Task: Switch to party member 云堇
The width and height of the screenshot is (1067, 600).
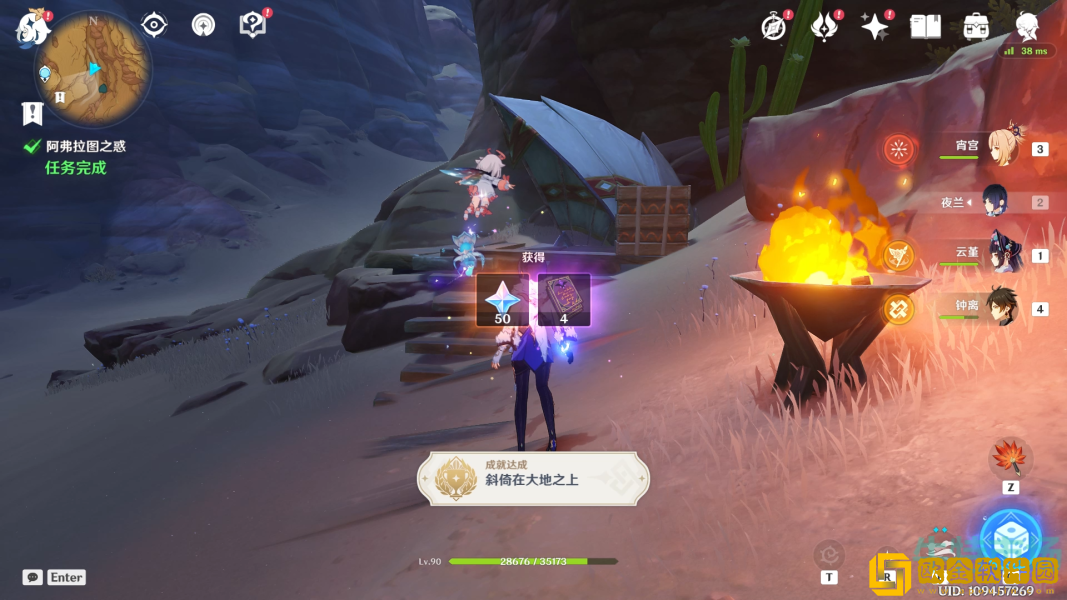Action: 1001,254
